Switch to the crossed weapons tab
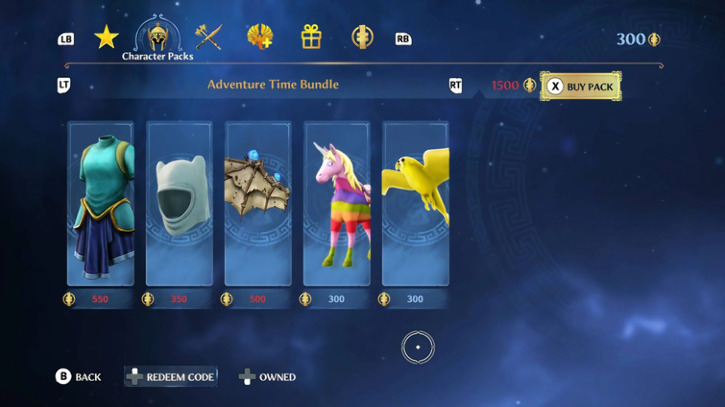The height and width of the screenshot is (407, 725). pos(208,38)
